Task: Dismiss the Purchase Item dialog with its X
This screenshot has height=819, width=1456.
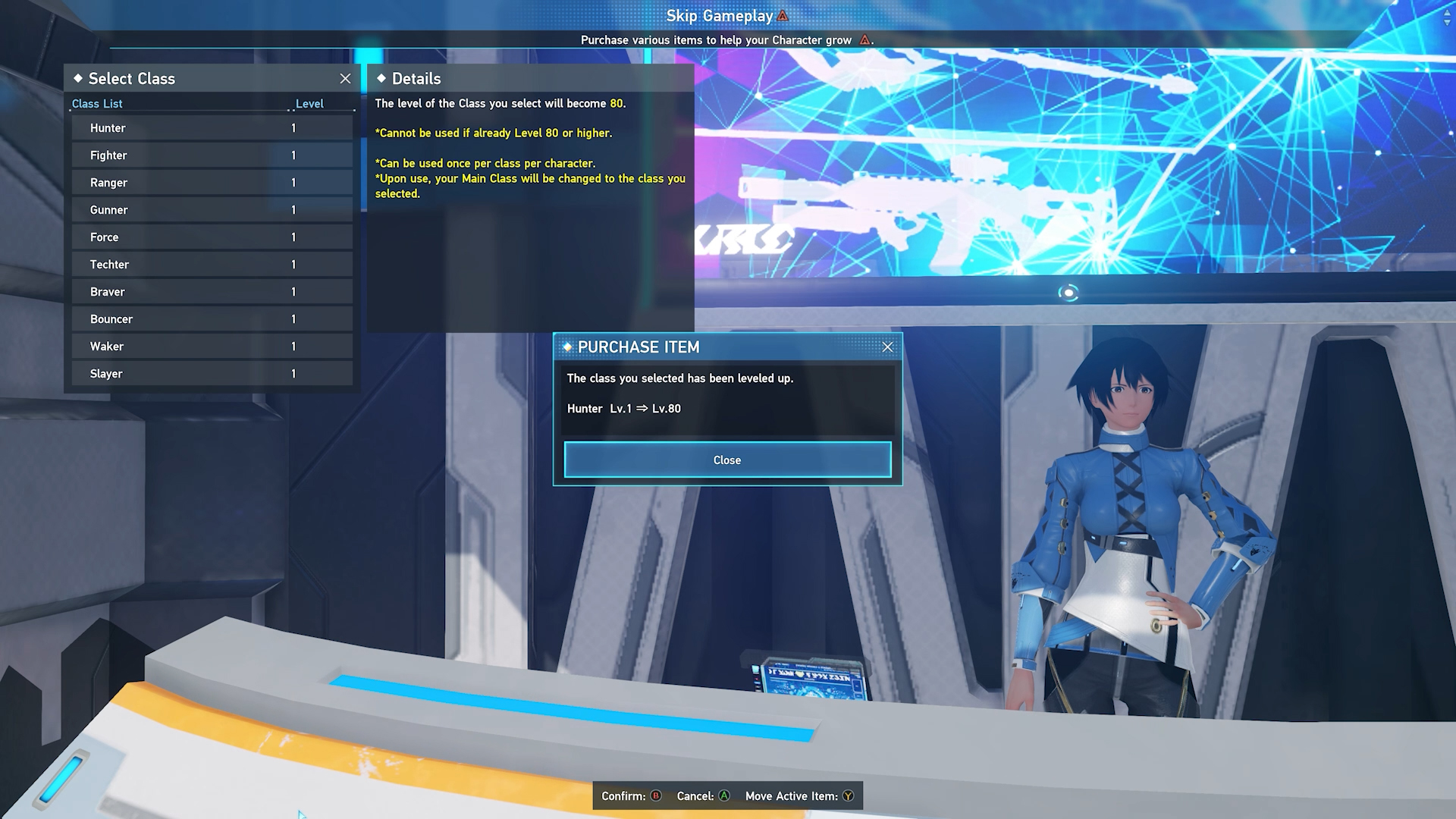Action: pyautogui.click(x=888, y=347)
